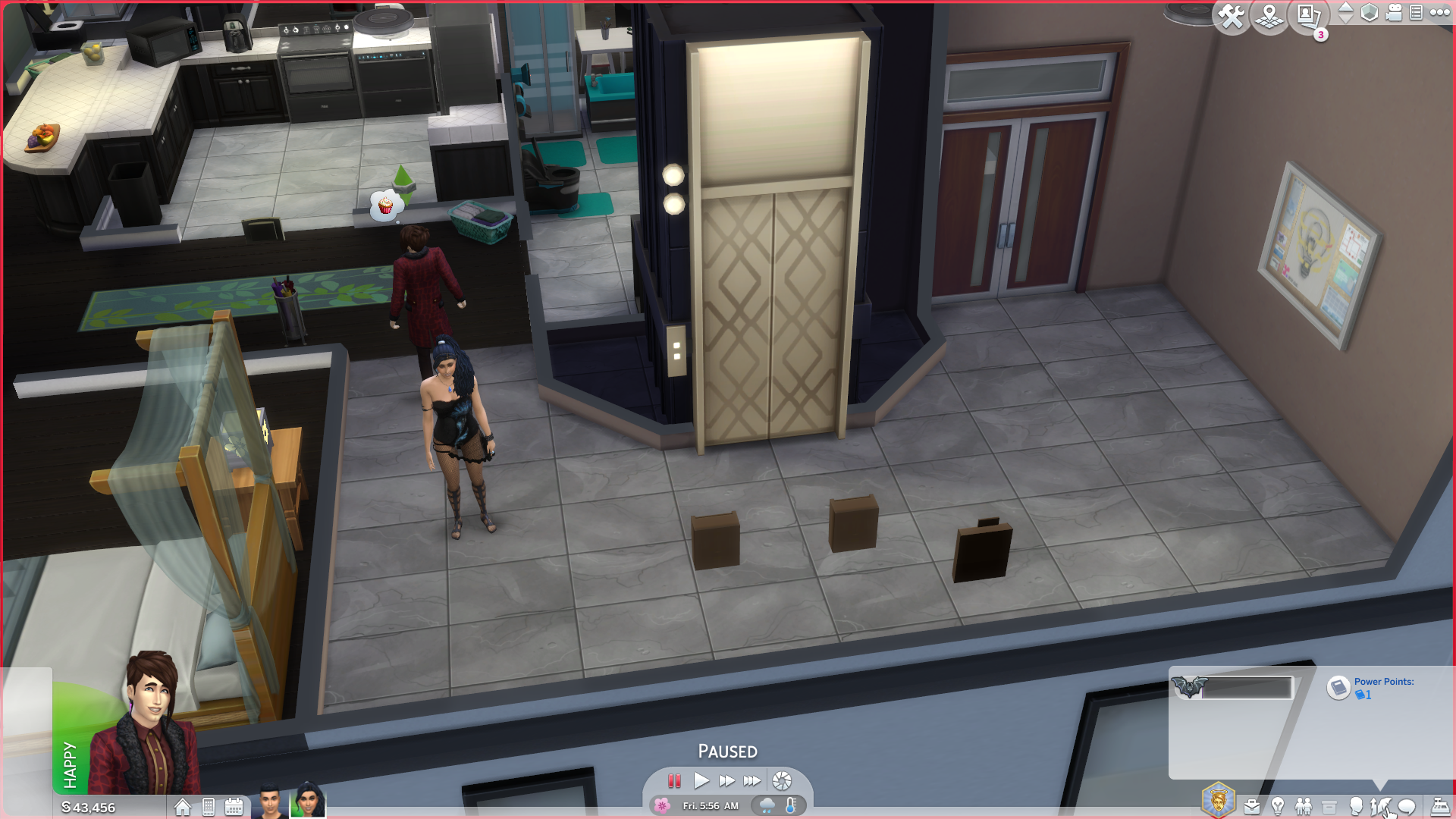This screenshot has height=819, width=1456.
Task: Unpause the game with the play button
Action: (701, 780)
